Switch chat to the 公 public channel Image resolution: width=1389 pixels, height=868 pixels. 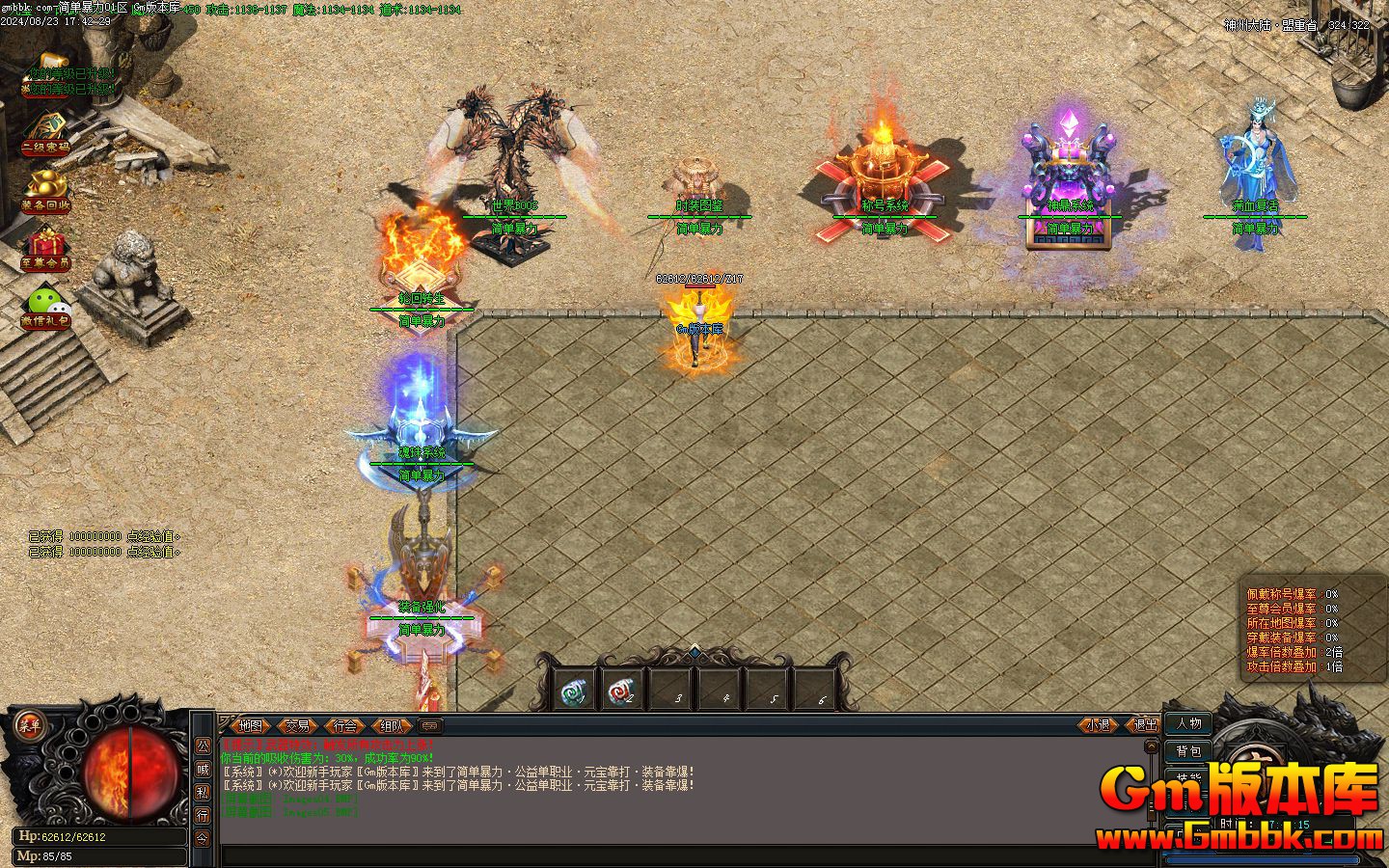click(x=203, y=746)
